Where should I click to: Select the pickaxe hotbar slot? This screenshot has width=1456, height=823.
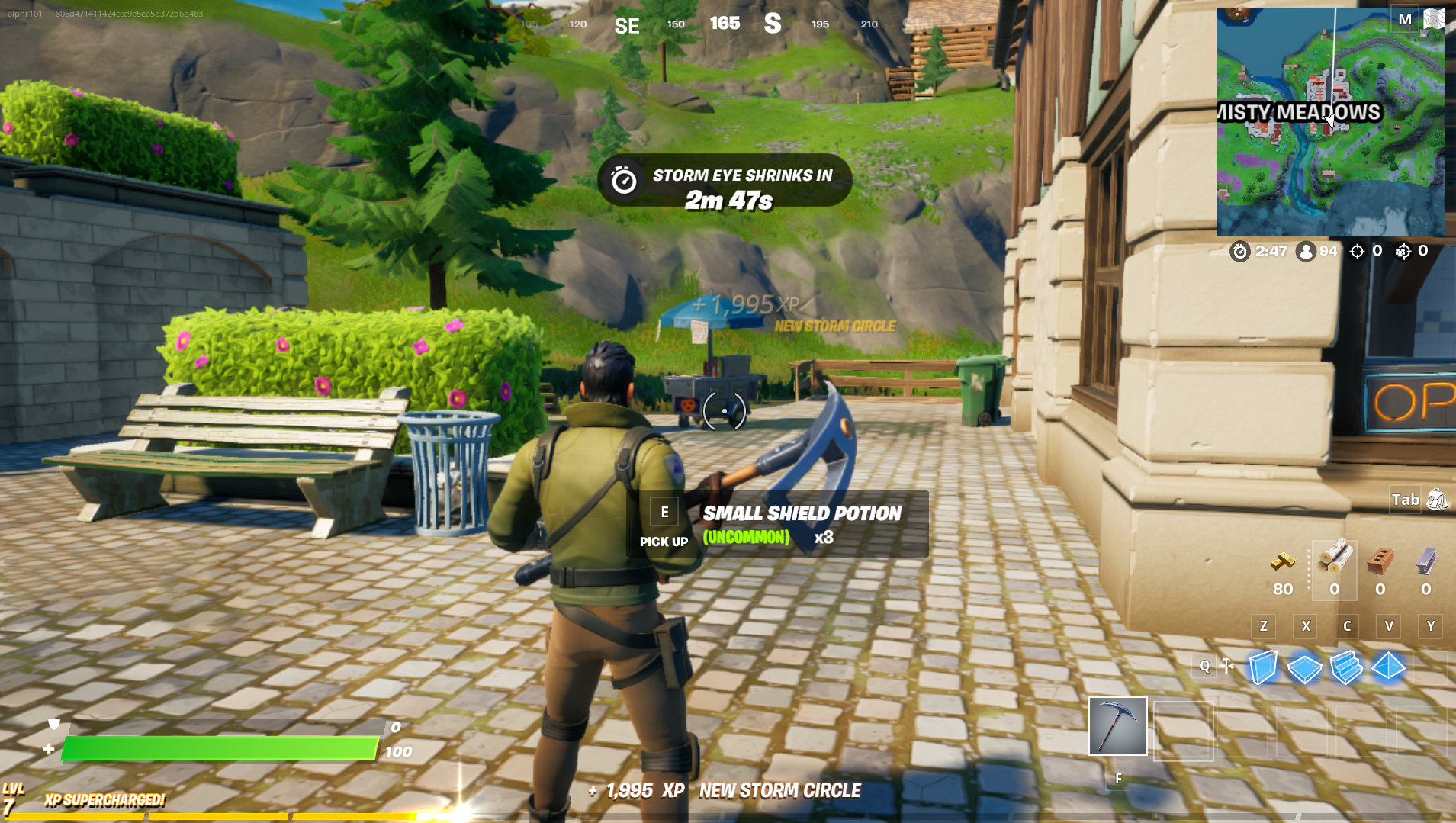pyautogui.click(x=1117, y=725)
